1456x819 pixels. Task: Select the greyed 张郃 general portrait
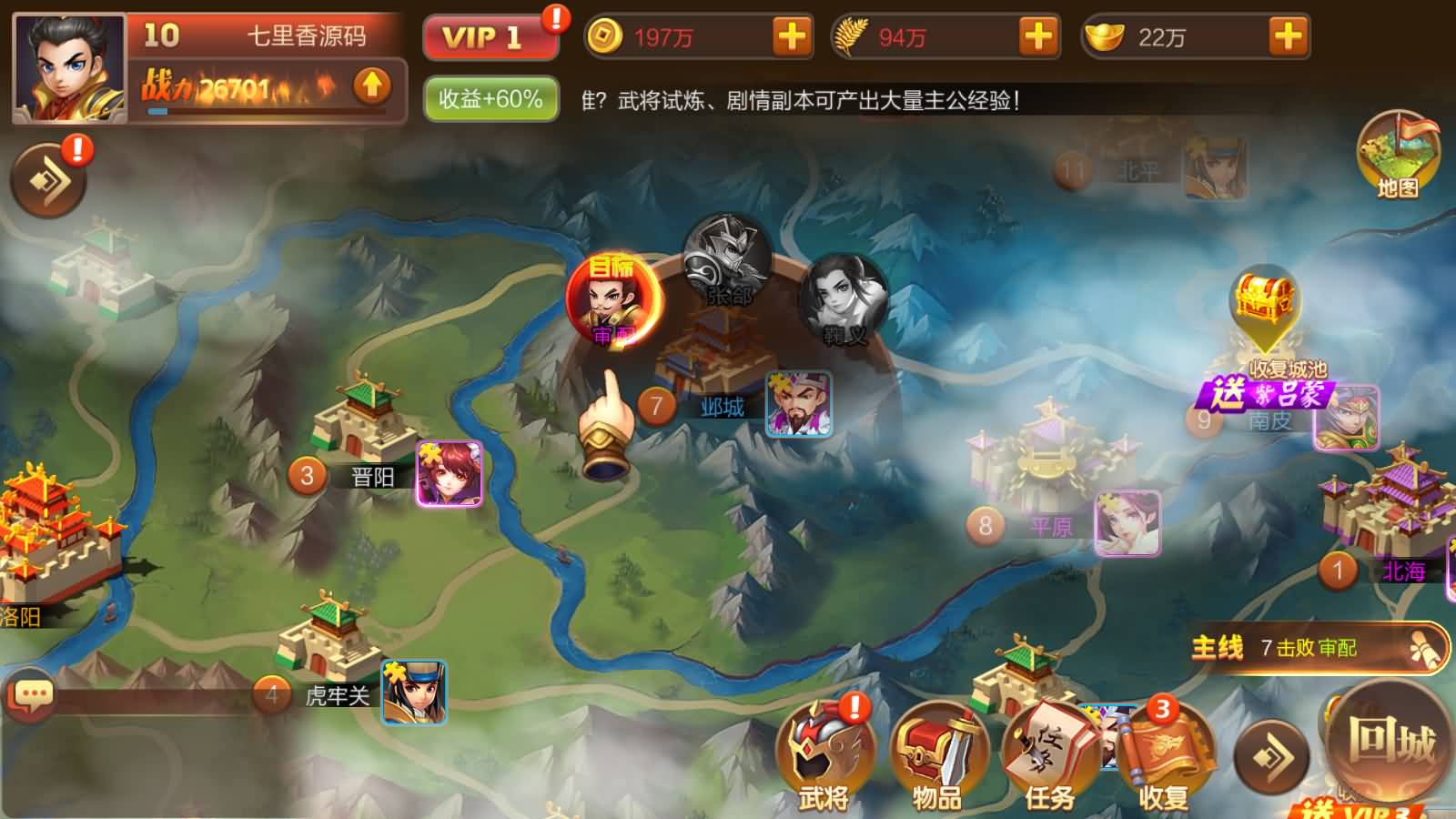coord(728,260)
